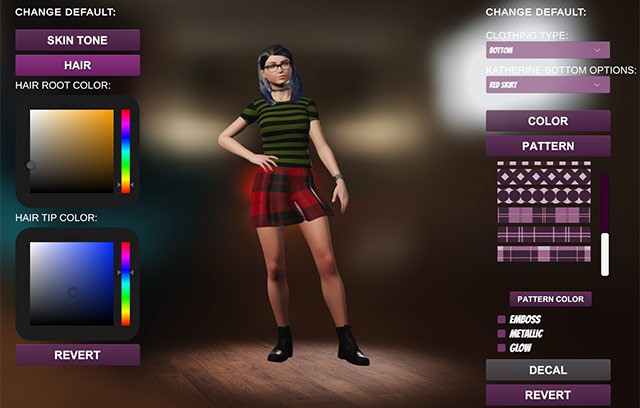Enable the Metallic option
The image size is (640, 408).
tap(502, 333)
